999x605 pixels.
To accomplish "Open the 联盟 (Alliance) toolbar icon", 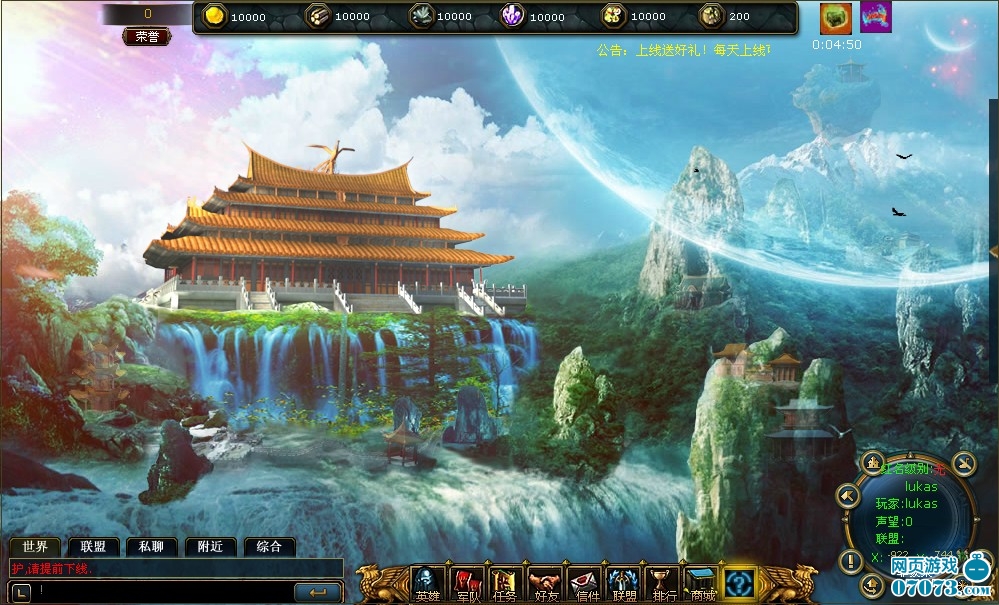I will 623,583.
